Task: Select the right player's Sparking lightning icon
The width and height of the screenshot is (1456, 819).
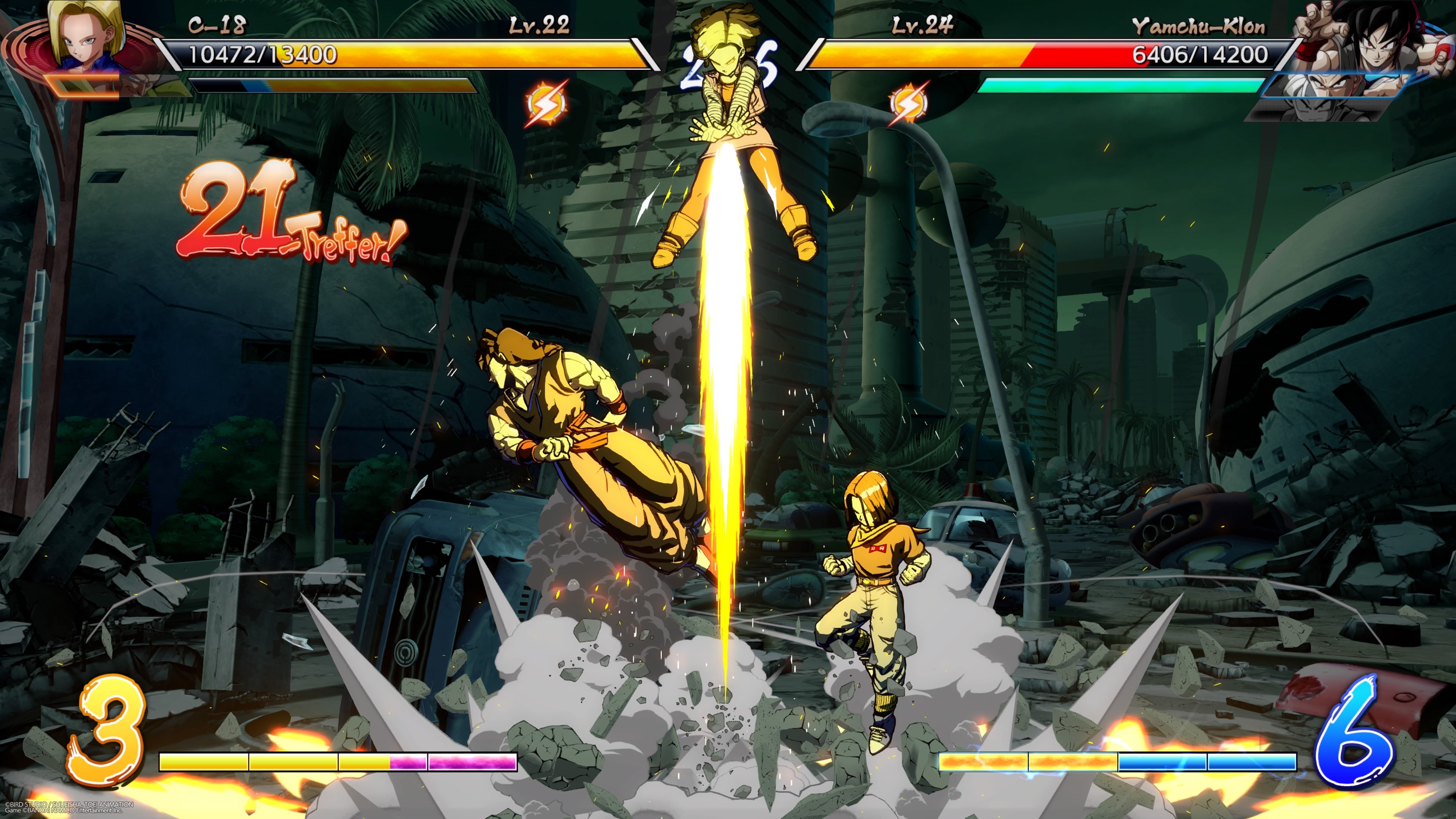Action: tap(910, 104)
